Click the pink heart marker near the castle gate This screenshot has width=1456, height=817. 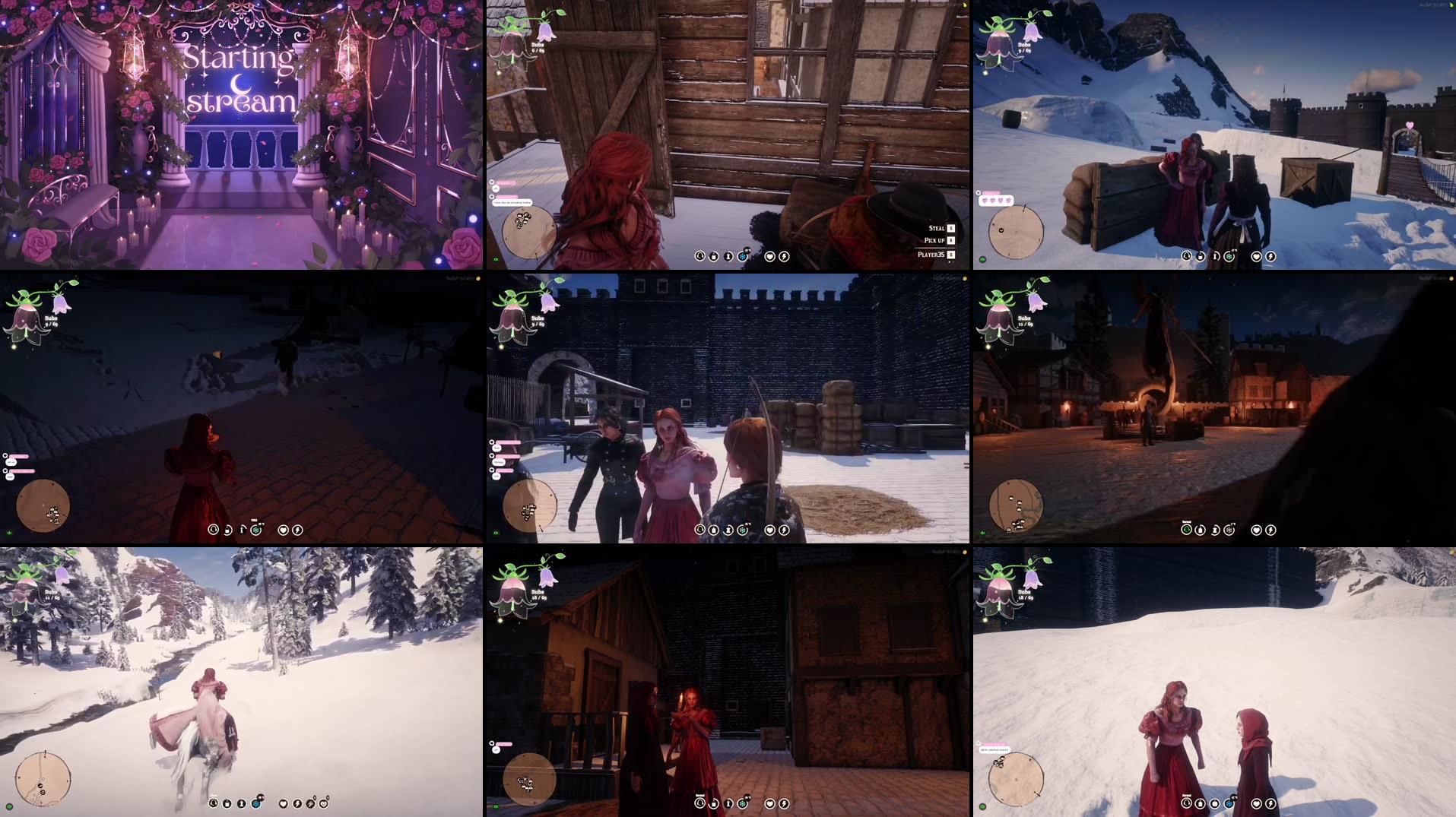tap(1410, 125)
